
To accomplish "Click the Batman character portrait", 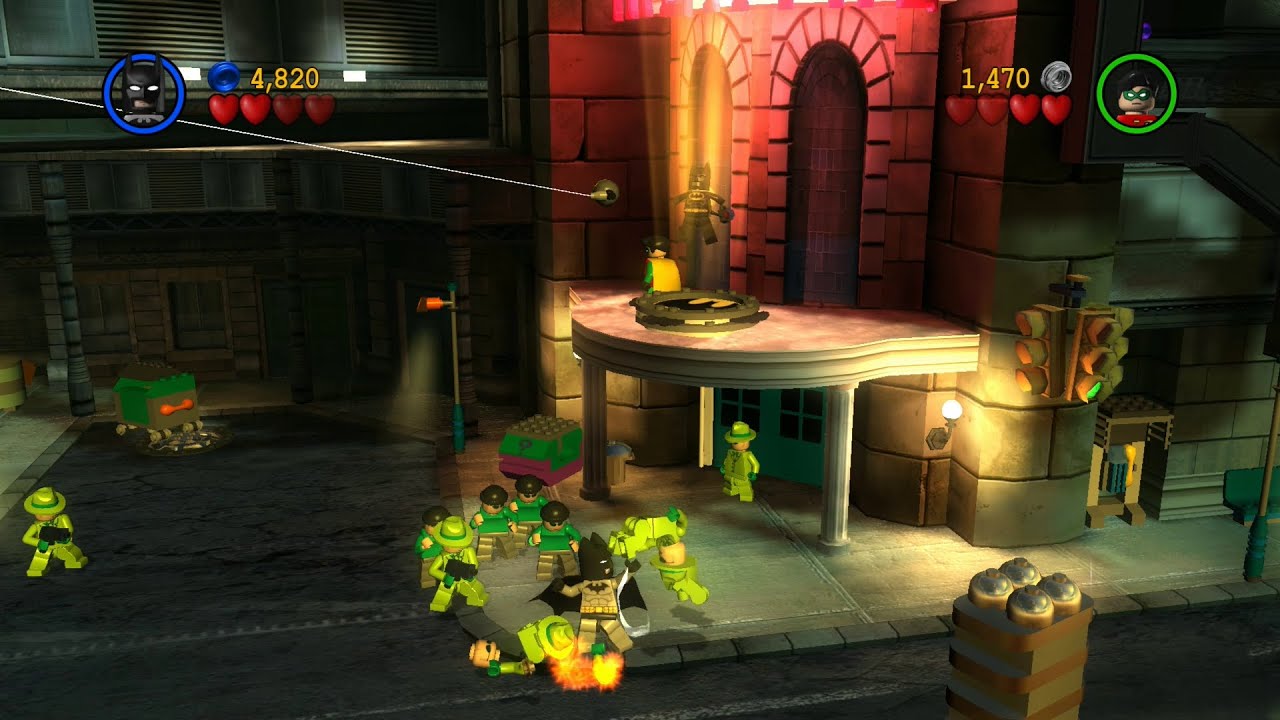I will pos(144,93).
